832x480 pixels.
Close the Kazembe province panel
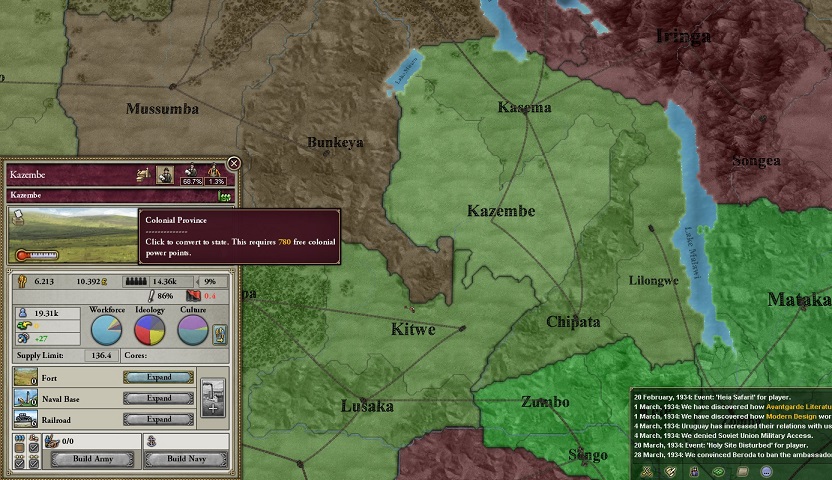coord(234,163)
